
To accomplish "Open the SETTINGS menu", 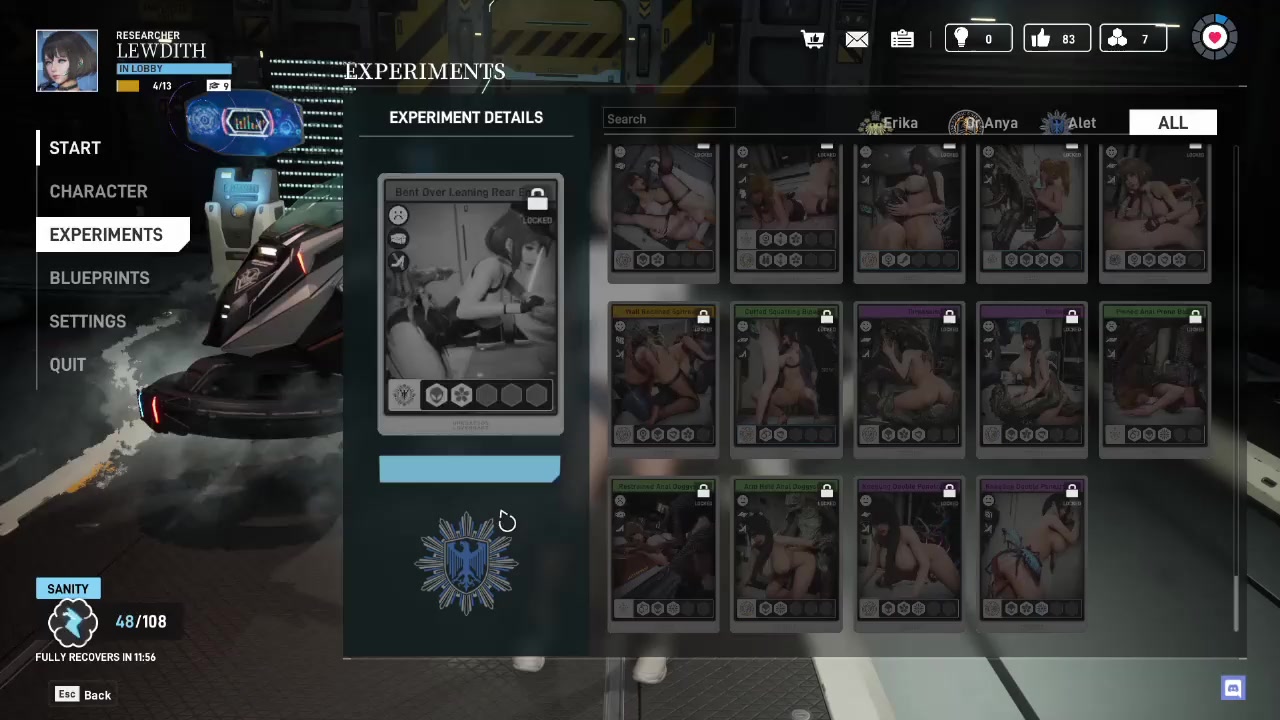I will pos(88,321).
